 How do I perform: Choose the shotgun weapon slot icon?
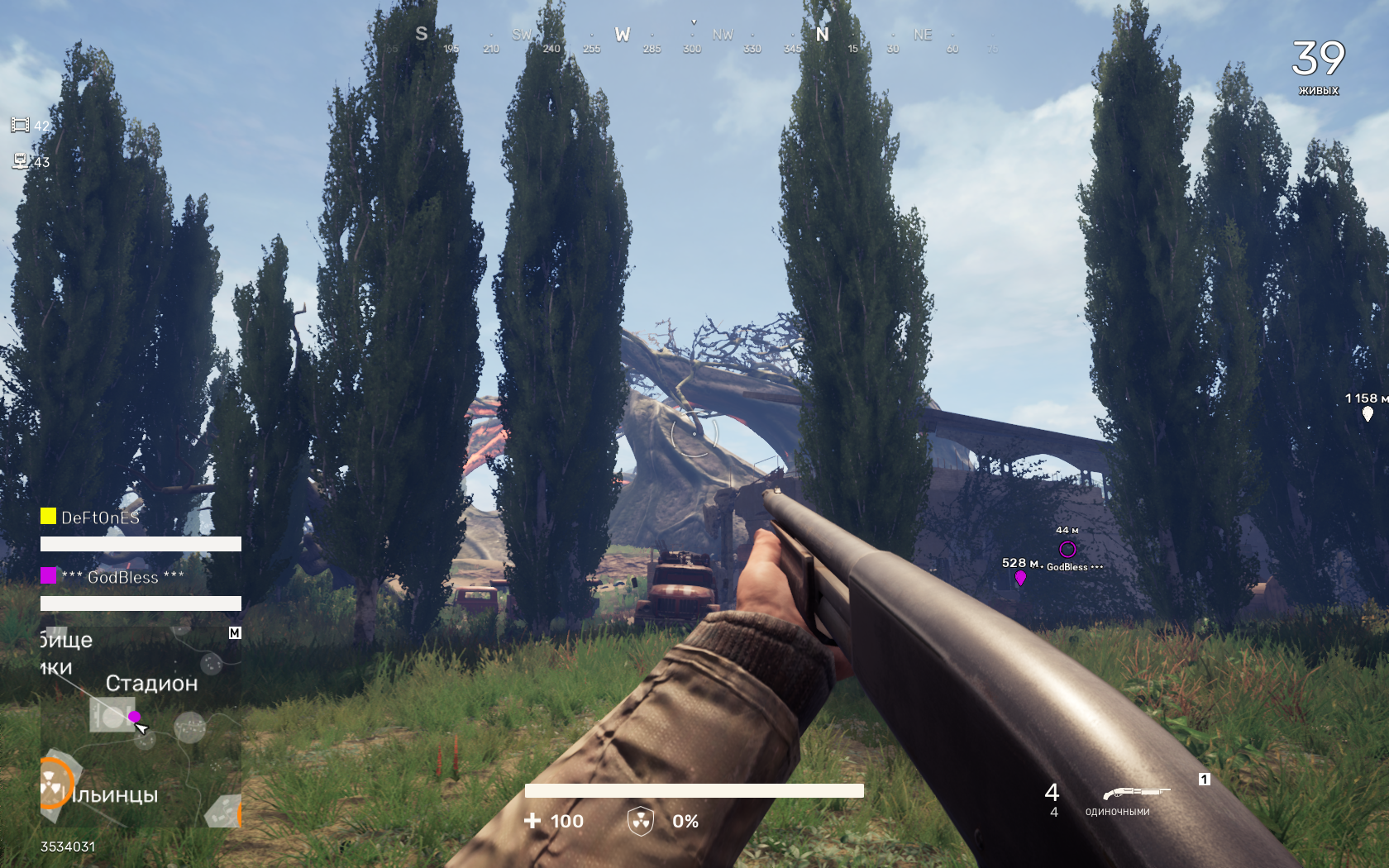(1136, 793)
